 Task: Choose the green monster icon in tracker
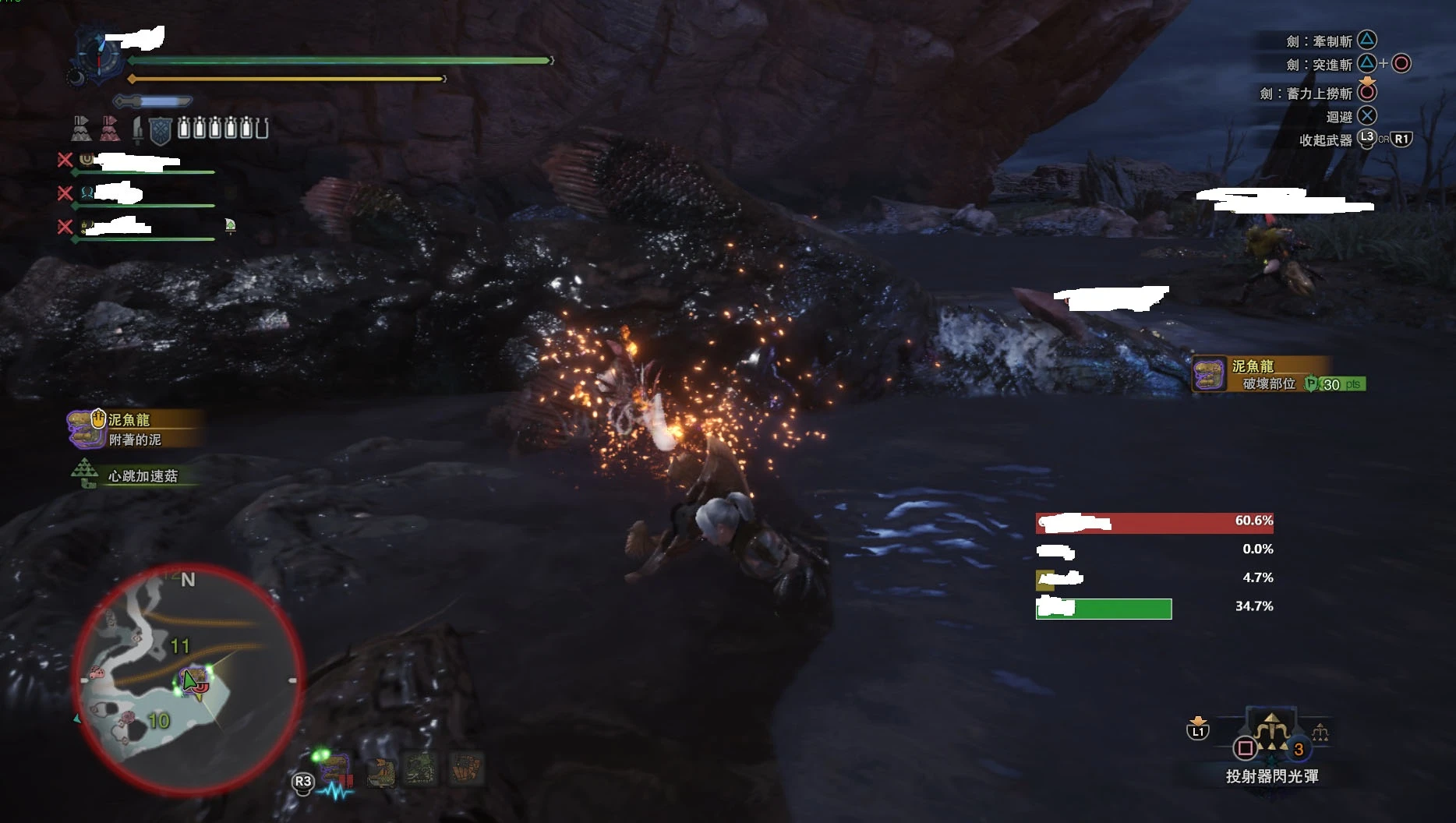pyautogui.click(x=420, y=769)
